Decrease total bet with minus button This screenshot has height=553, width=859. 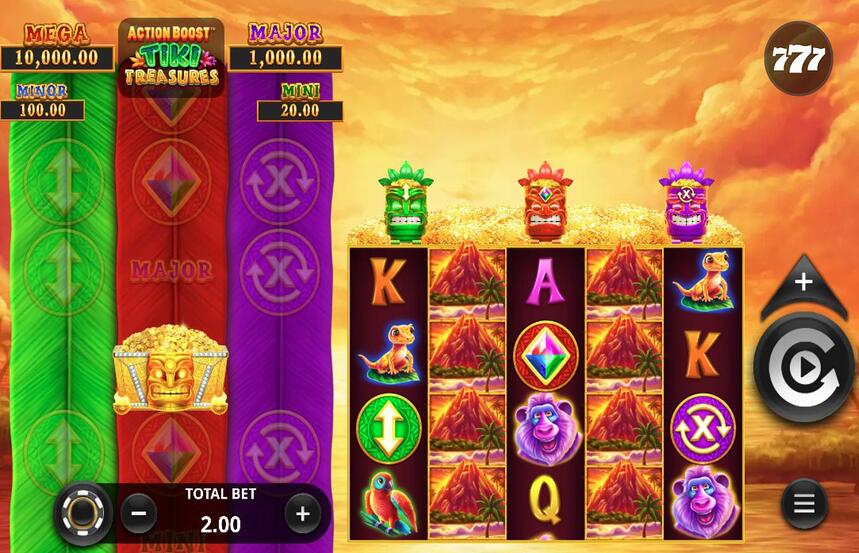[x=139, y=514]
